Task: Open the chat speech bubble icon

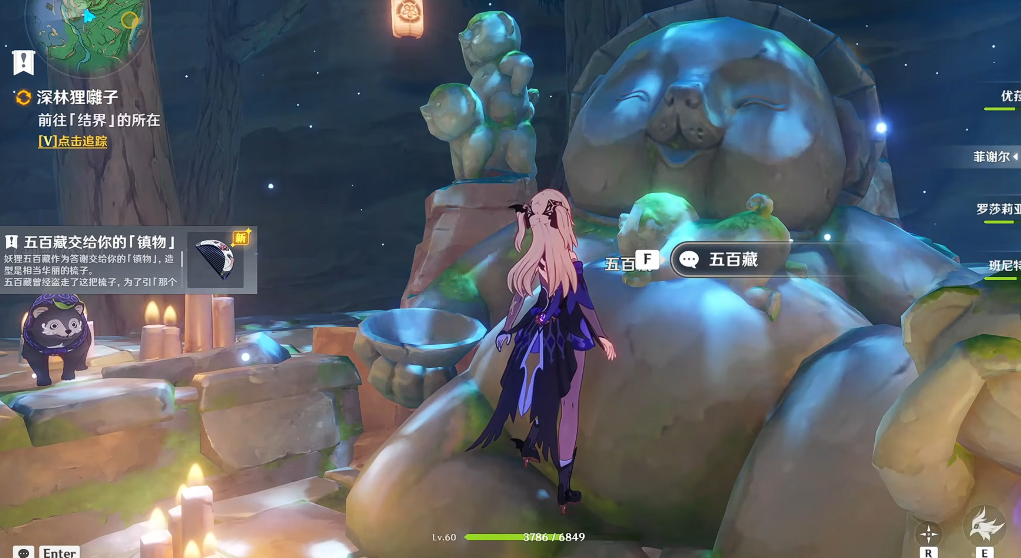Action: pos(22,552)
